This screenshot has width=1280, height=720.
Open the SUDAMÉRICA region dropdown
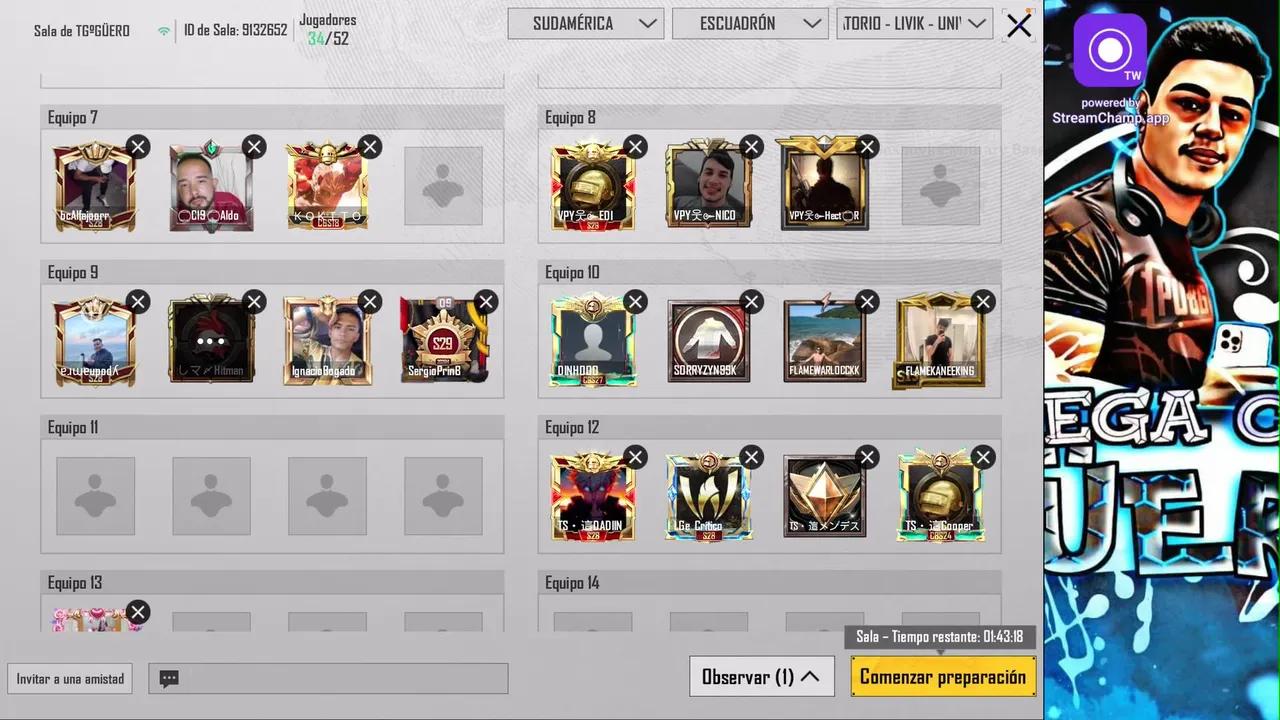(x=586, y=23)
